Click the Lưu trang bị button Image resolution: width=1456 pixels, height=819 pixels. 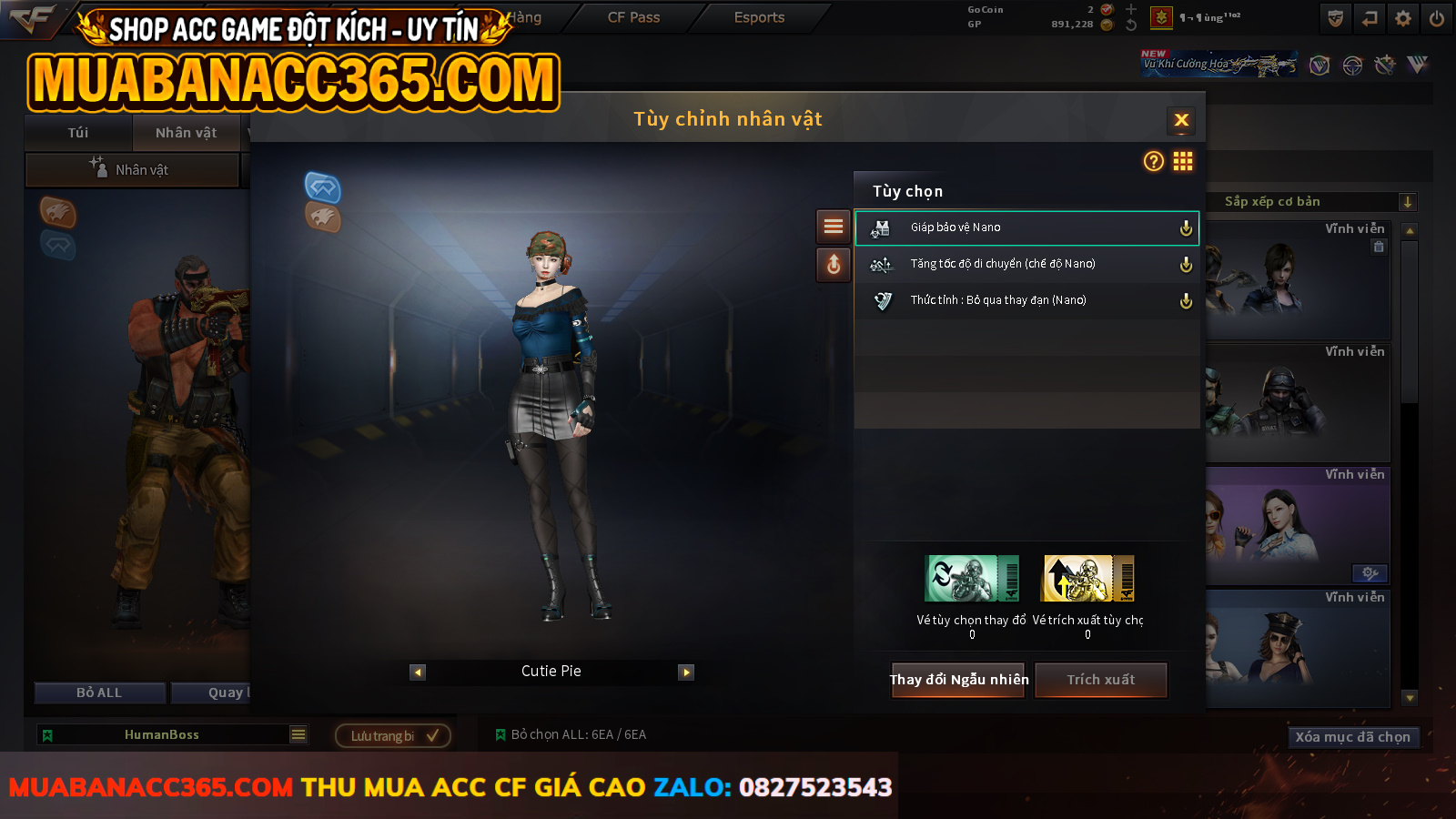(x=393, y=735)
